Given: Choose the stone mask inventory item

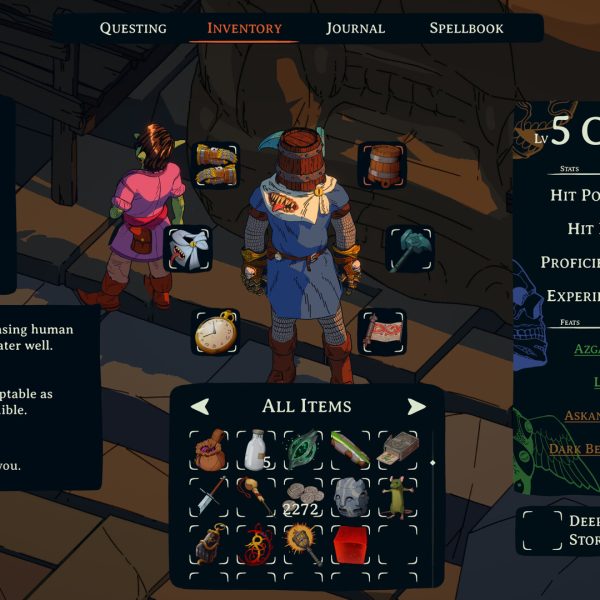Looking at the screenshot, I should click(x=350, y=497).
